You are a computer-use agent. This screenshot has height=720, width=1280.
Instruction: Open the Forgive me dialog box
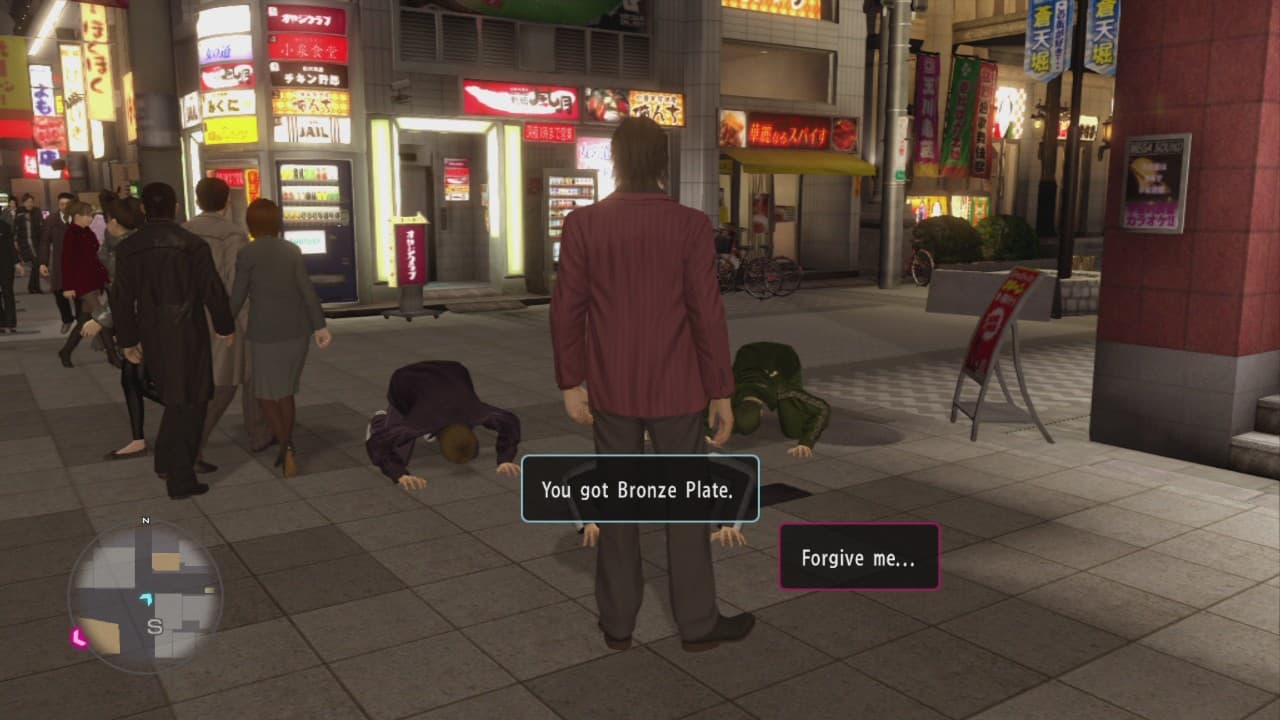pyautogui.click(x=856, y=558)
